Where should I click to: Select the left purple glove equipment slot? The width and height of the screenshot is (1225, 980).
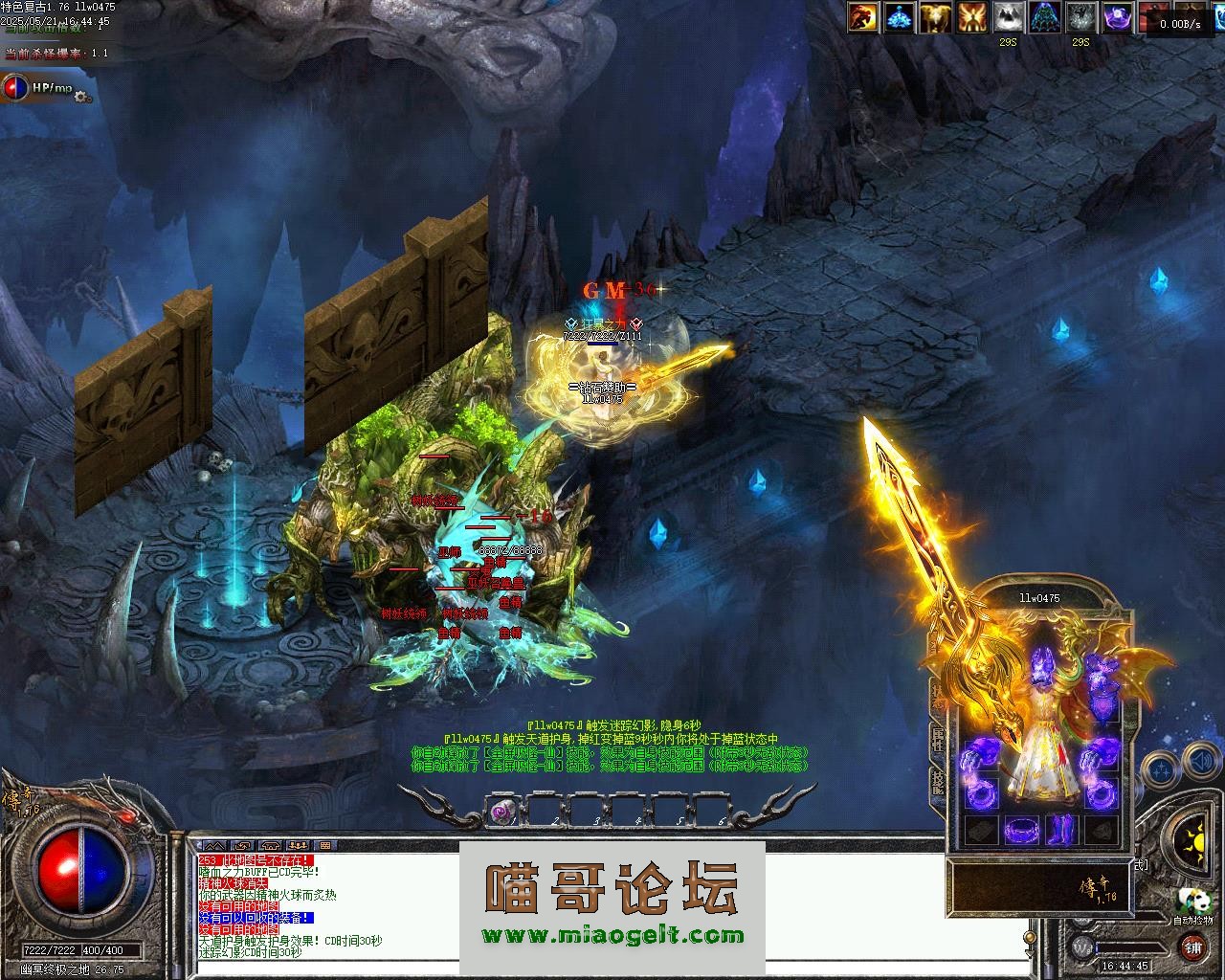981,751
